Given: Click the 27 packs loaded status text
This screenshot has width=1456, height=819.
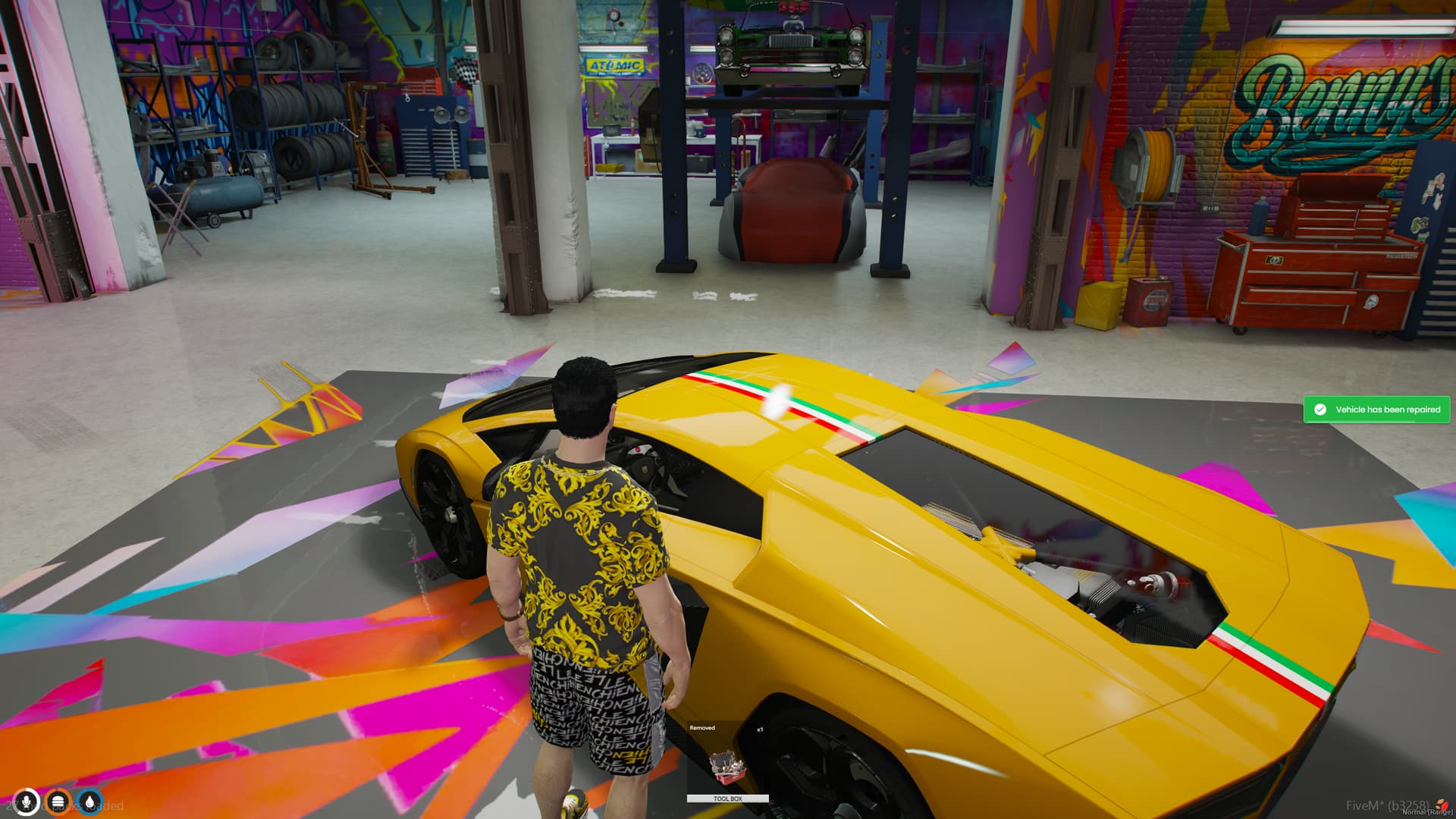Looking at the screenshot, I should (x=64, y=805).
